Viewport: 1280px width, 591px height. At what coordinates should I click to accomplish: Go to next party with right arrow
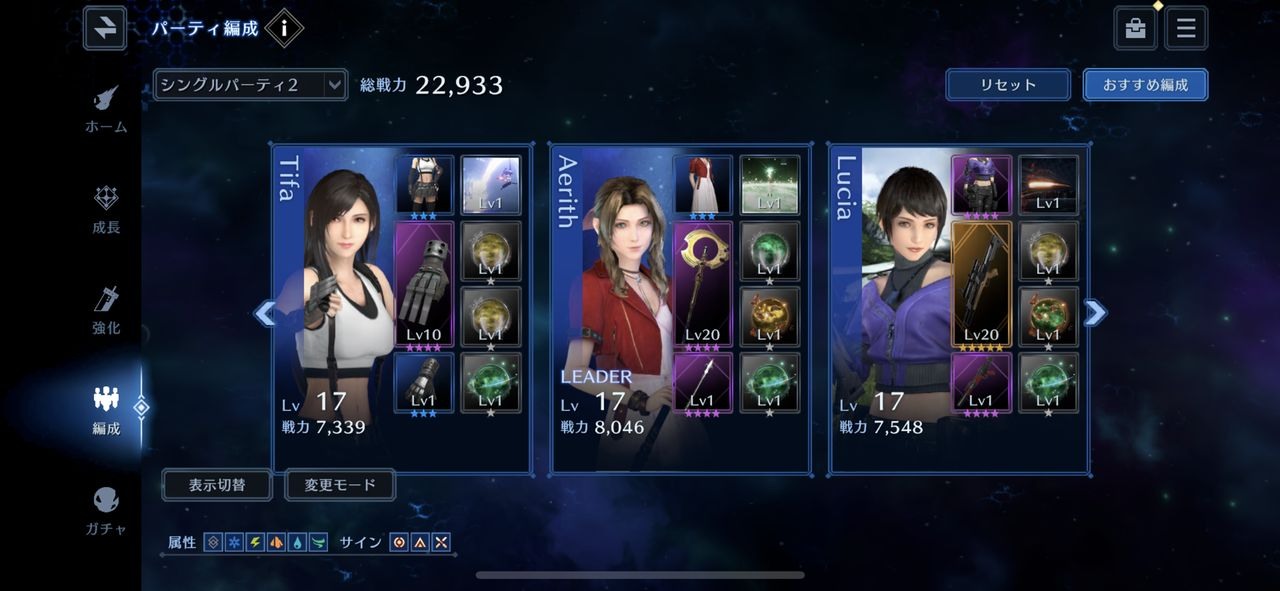point(1095,313)
